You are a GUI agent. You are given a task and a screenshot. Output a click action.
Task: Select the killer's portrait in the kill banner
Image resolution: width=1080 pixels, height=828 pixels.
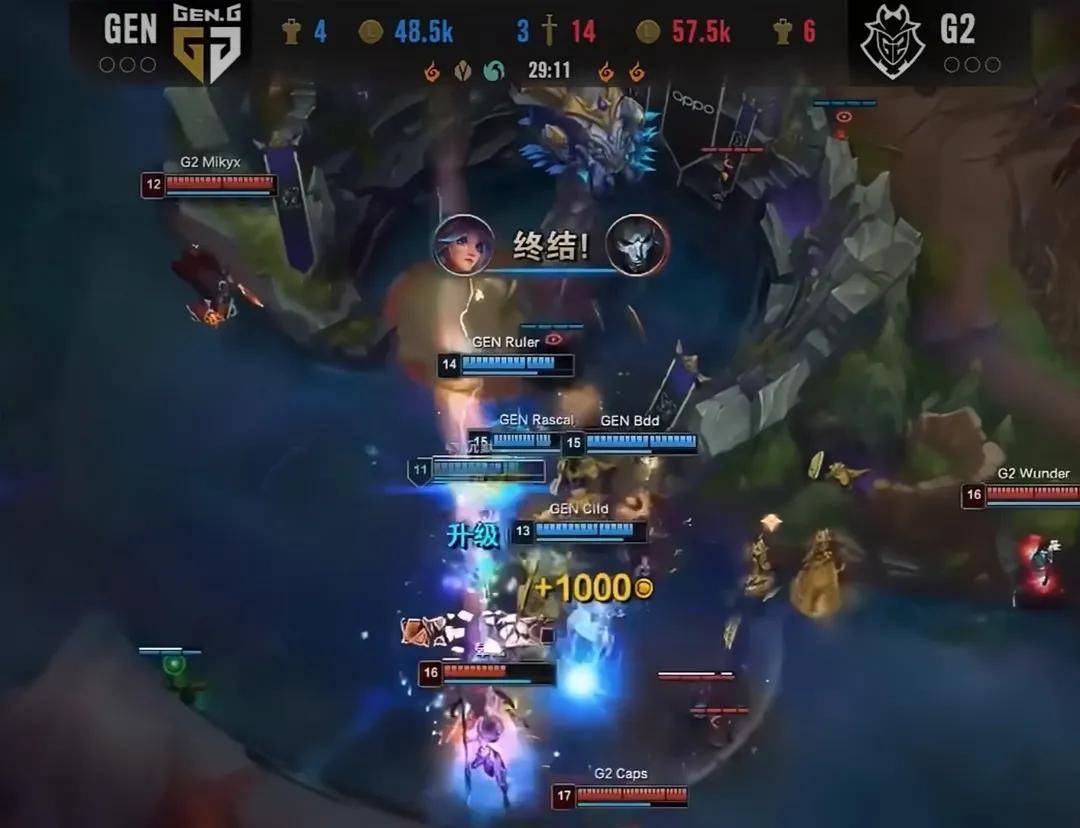point(464,245)
